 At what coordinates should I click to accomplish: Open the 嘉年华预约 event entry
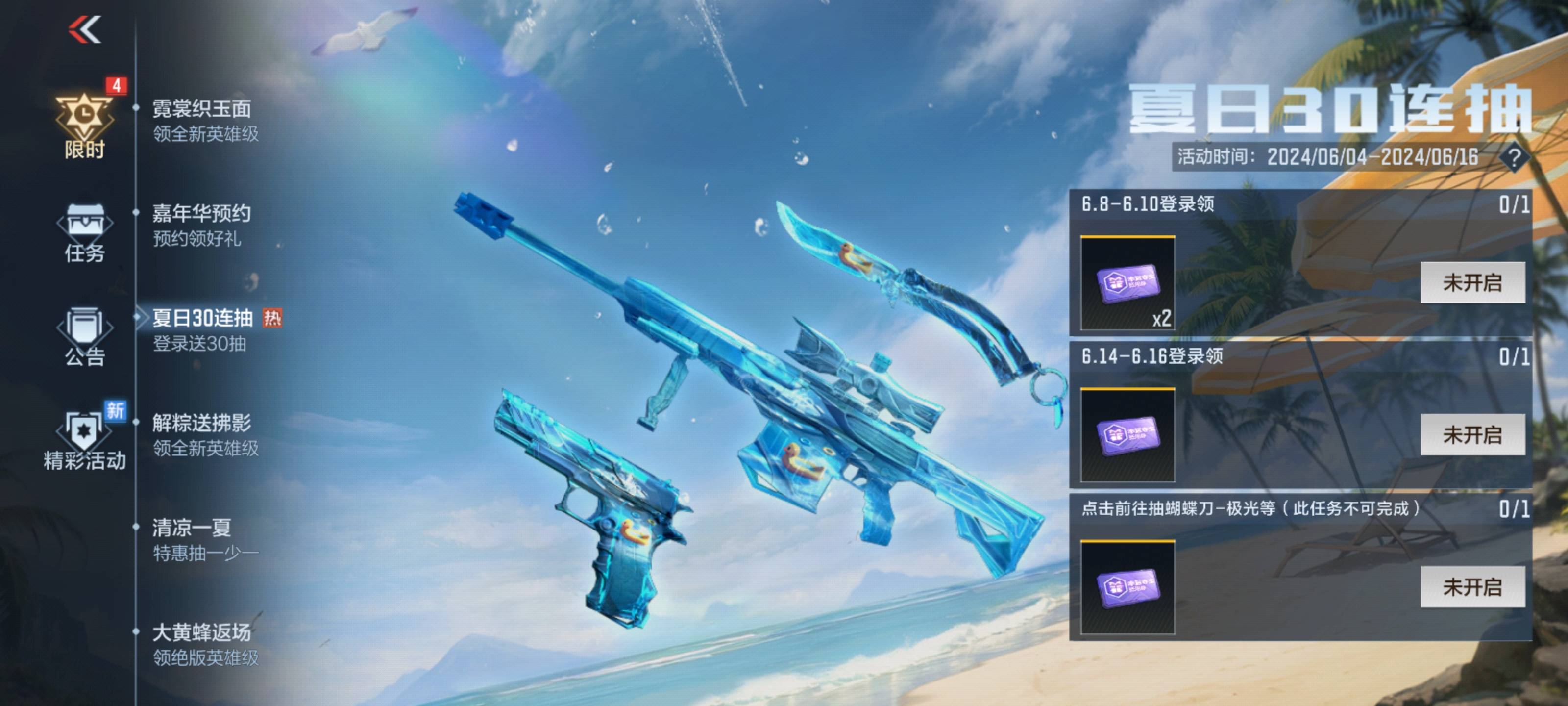(201, 226)
